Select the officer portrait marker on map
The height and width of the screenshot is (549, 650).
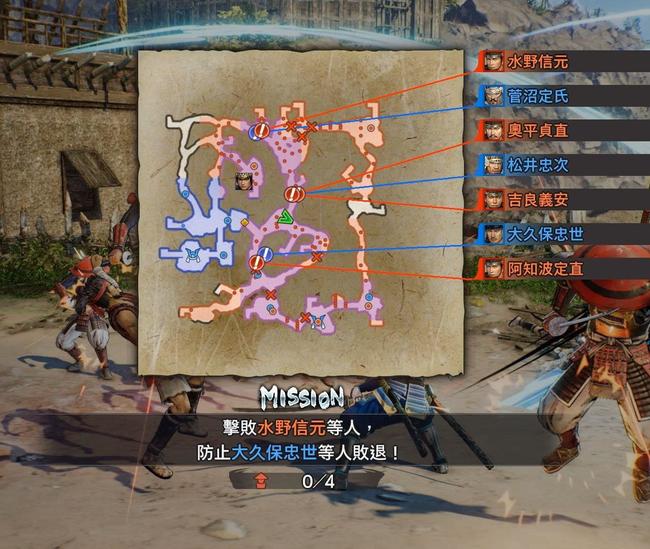(243, 181)
